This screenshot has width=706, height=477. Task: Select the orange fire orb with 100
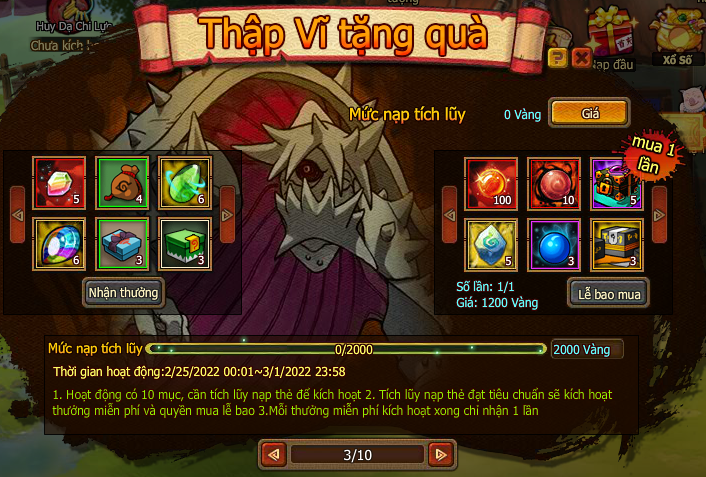point(491,182)
